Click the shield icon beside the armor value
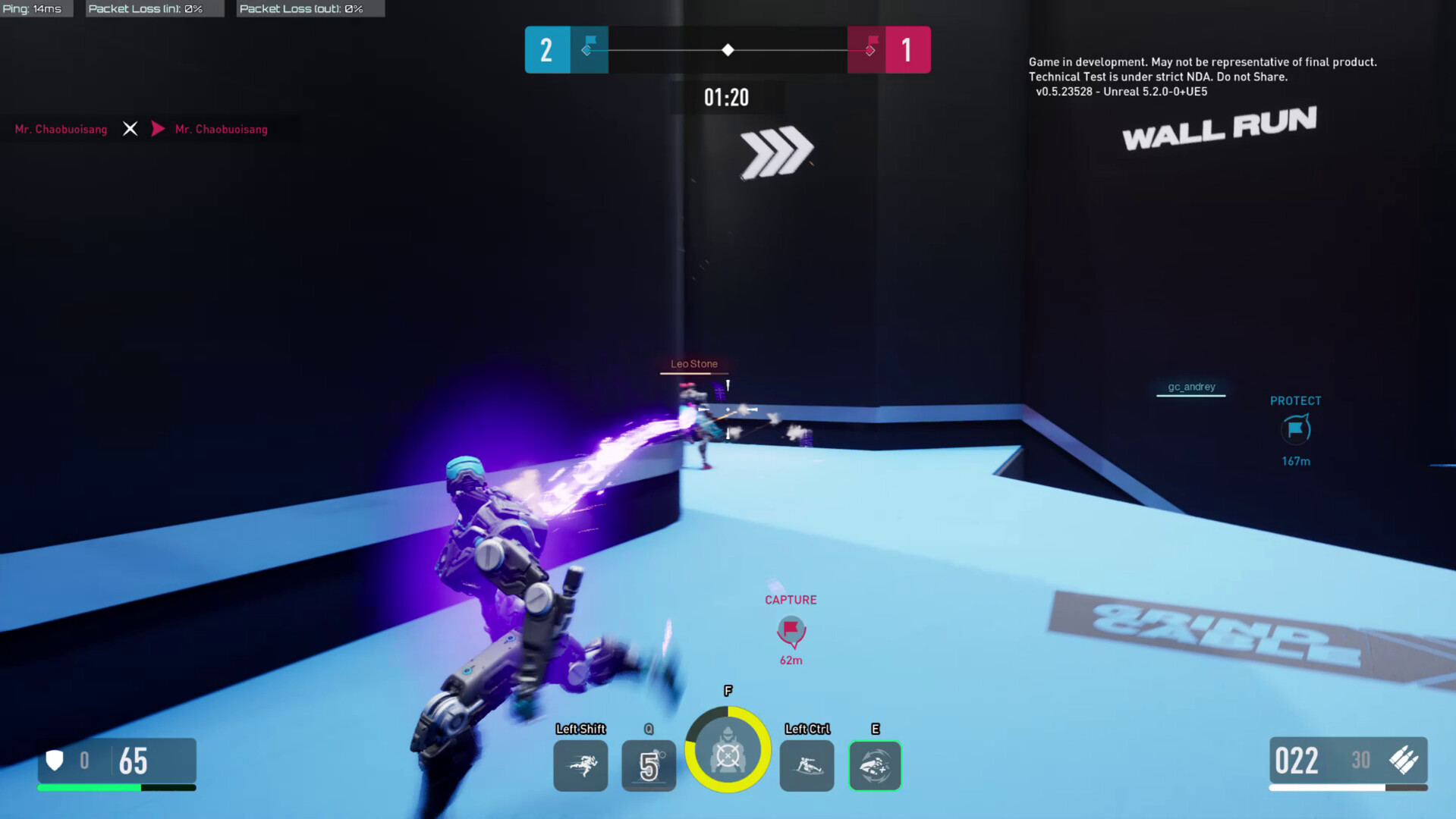 coord(54,760)
